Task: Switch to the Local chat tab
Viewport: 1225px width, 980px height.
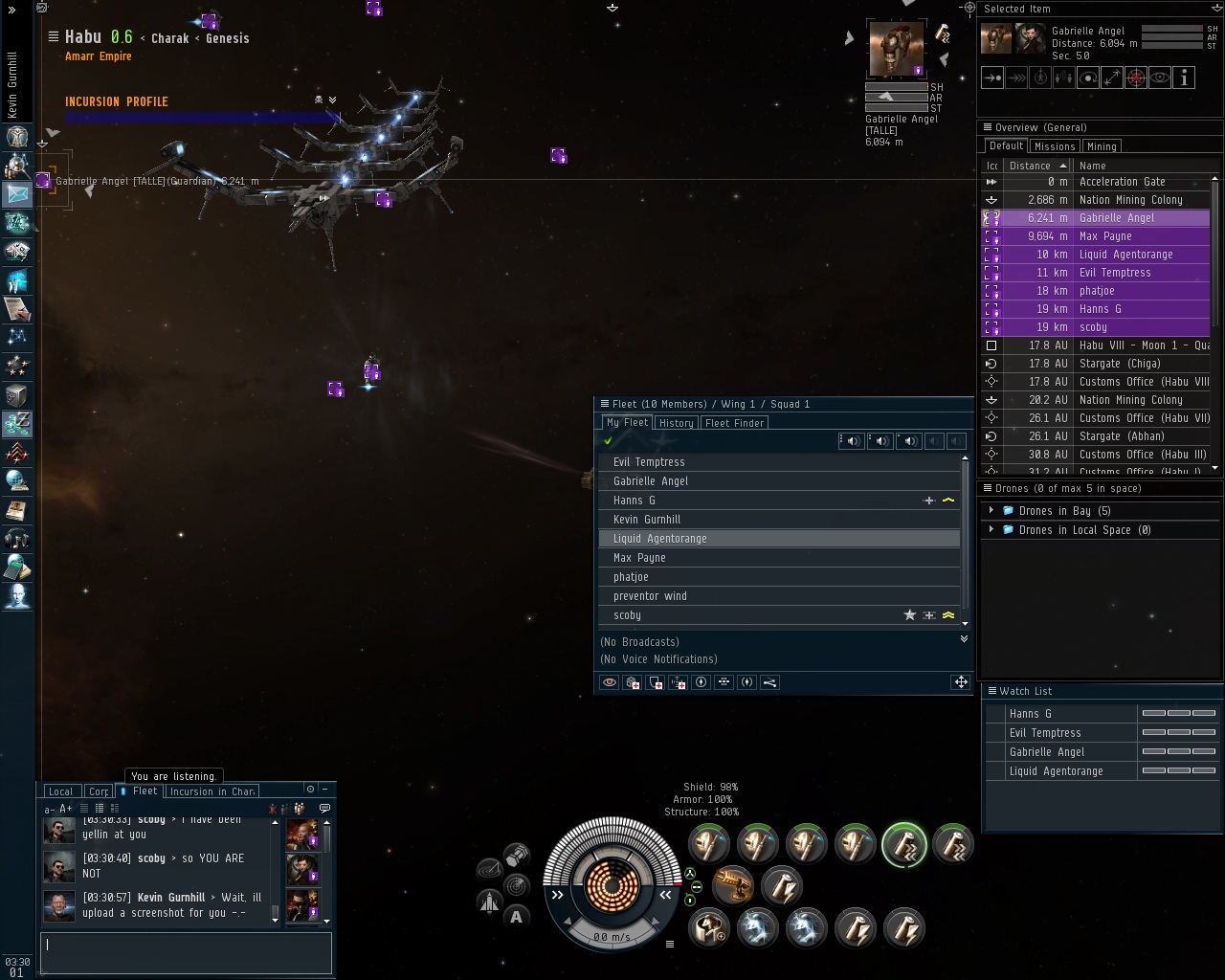Action: 60,791
